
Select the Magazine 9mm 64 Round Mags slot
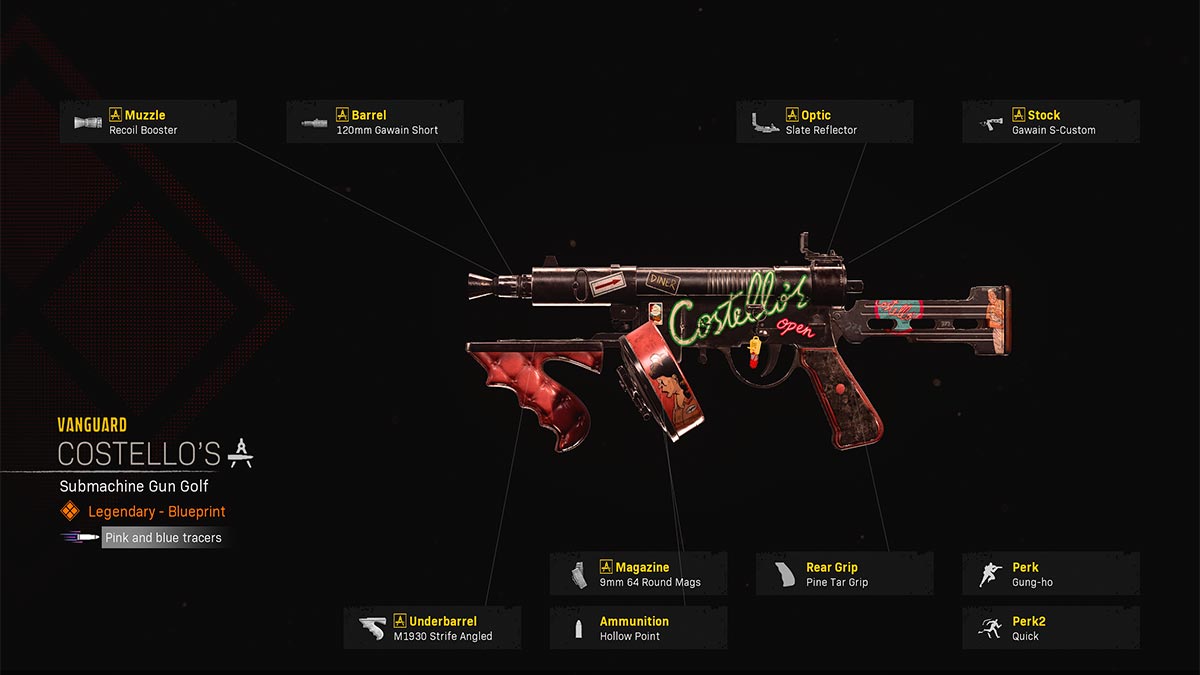click(638, 574)
